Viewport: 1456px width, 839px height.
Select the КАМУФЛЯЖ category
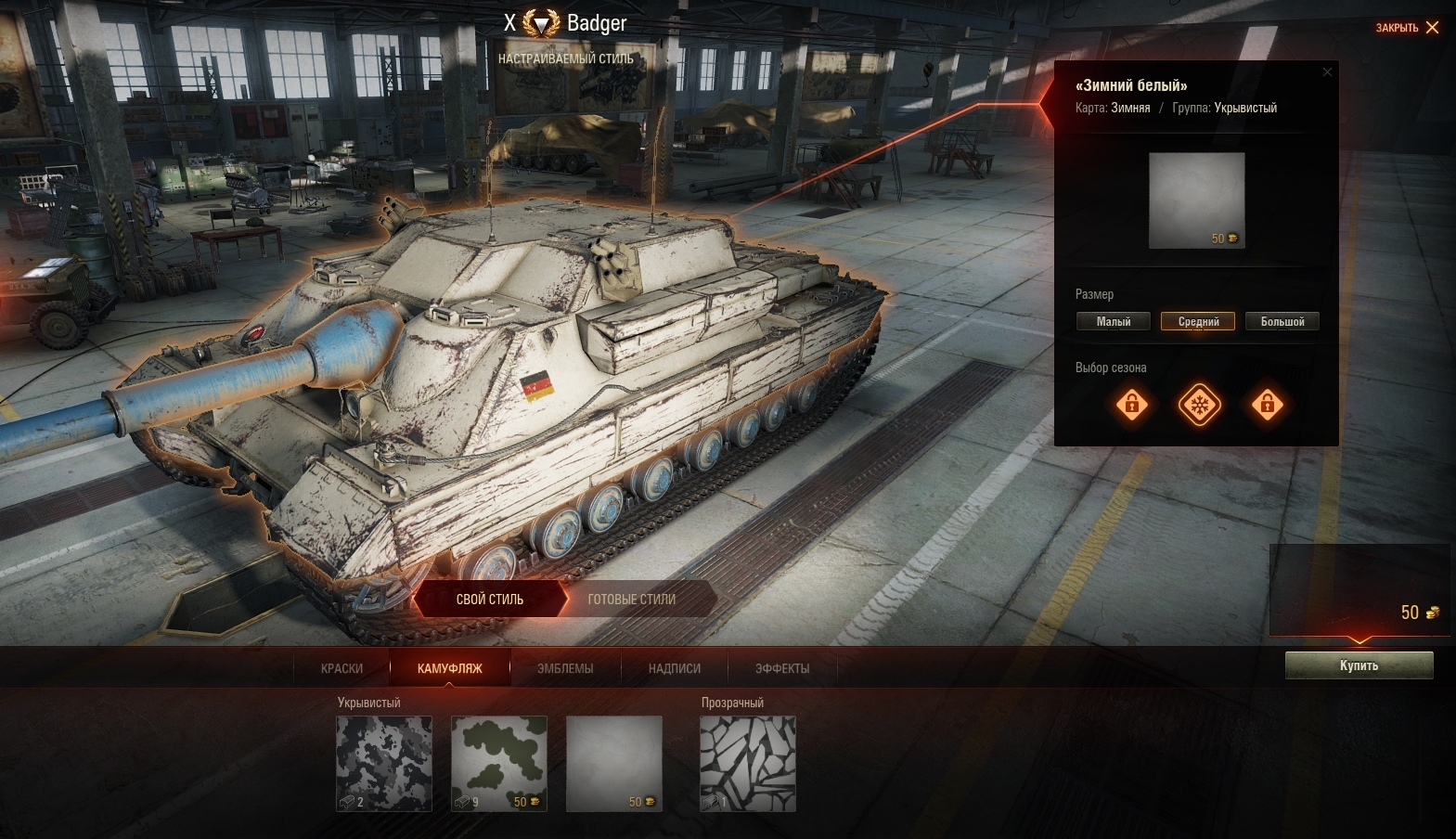pyautogui.click(x=450, y=668)
